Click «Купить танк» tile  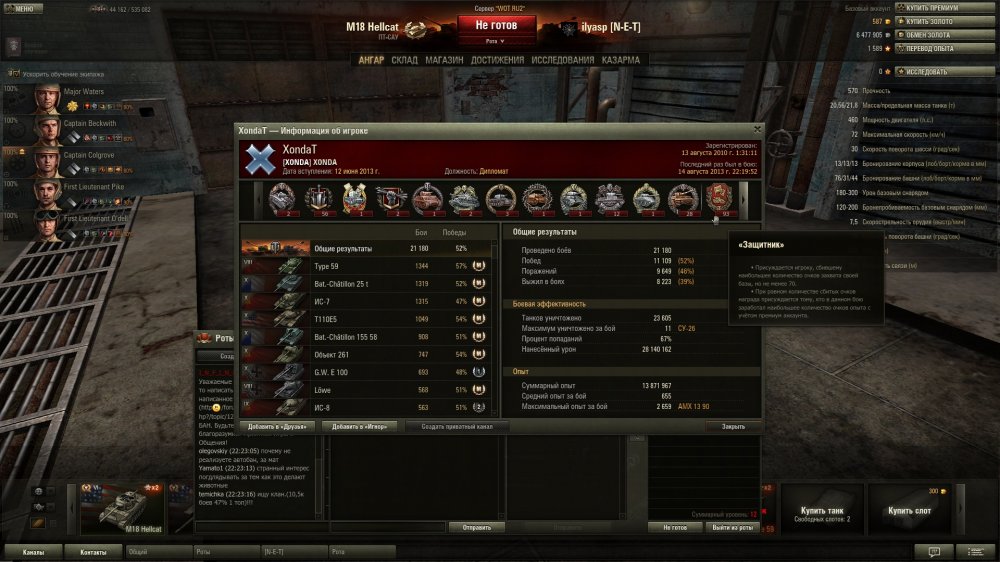tap(820, 511)
